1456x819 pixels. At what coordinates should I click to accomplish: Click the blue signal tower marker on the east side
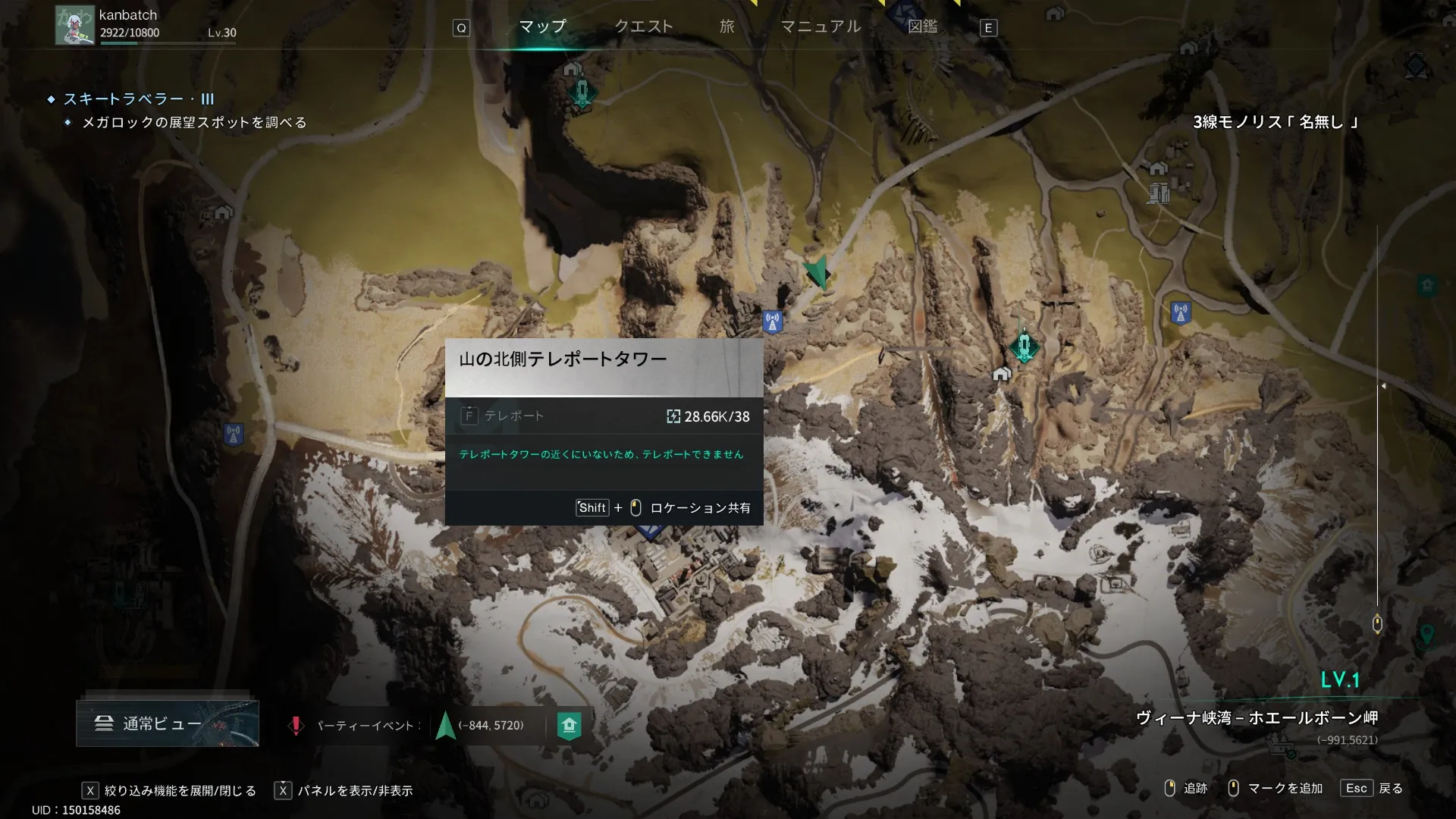click(x=1180, y=312)
